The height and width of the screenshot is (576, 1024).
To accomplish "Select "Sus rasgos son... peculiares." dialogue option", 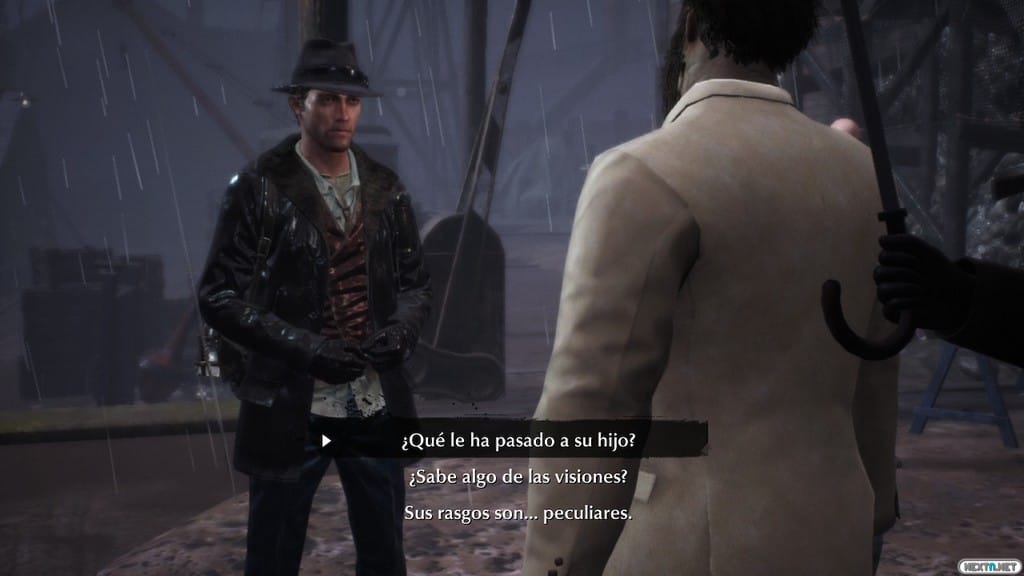I will point(518,513).
